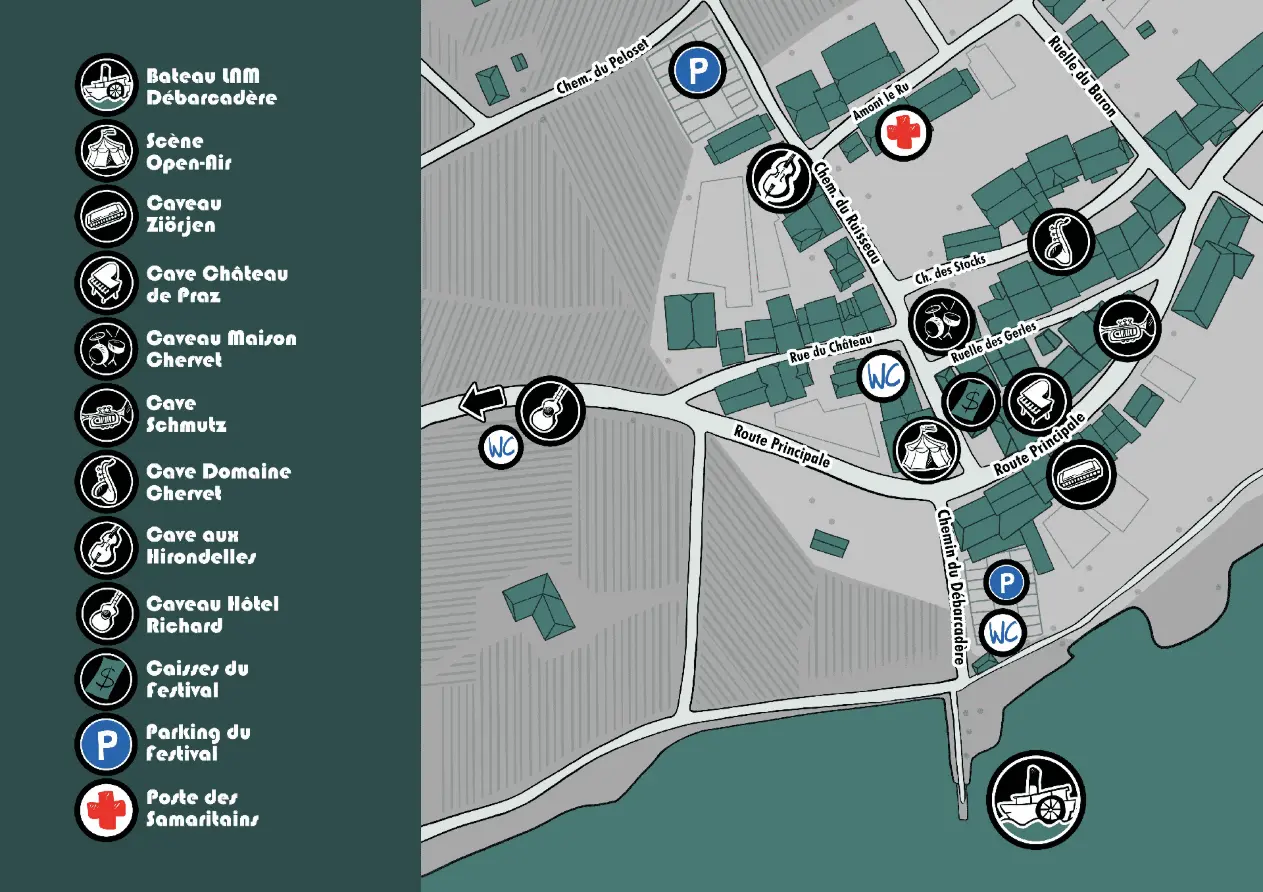Select the trumpet marker on the map
Viewport: 1263px width, 892px height.
[x=1128, y=328]
